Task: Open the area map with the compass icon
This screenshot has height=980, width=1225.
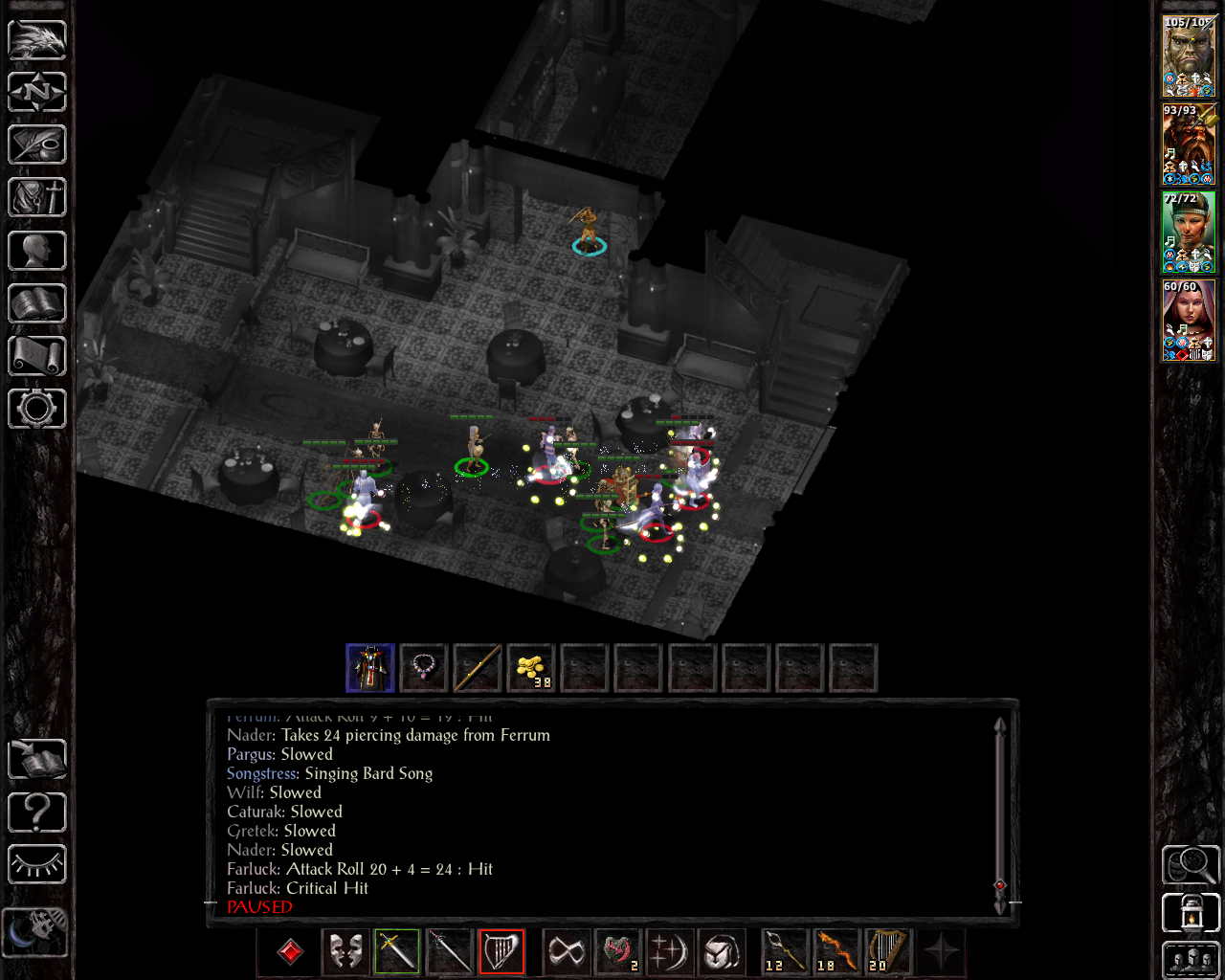Action: click(36, 91)
